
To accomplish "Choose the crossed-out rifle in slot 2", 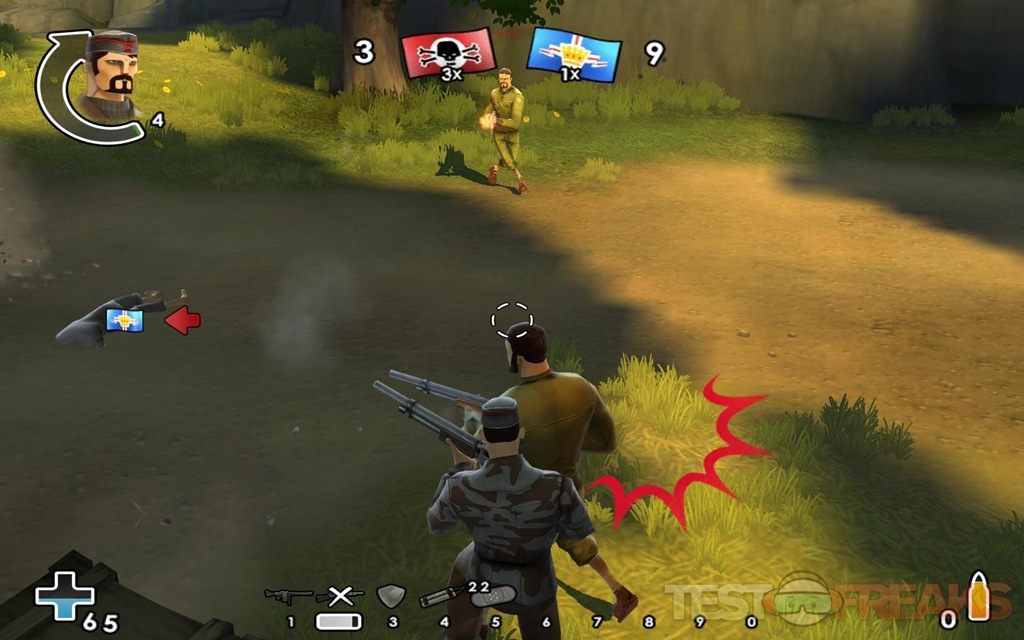I will point(339,597).
